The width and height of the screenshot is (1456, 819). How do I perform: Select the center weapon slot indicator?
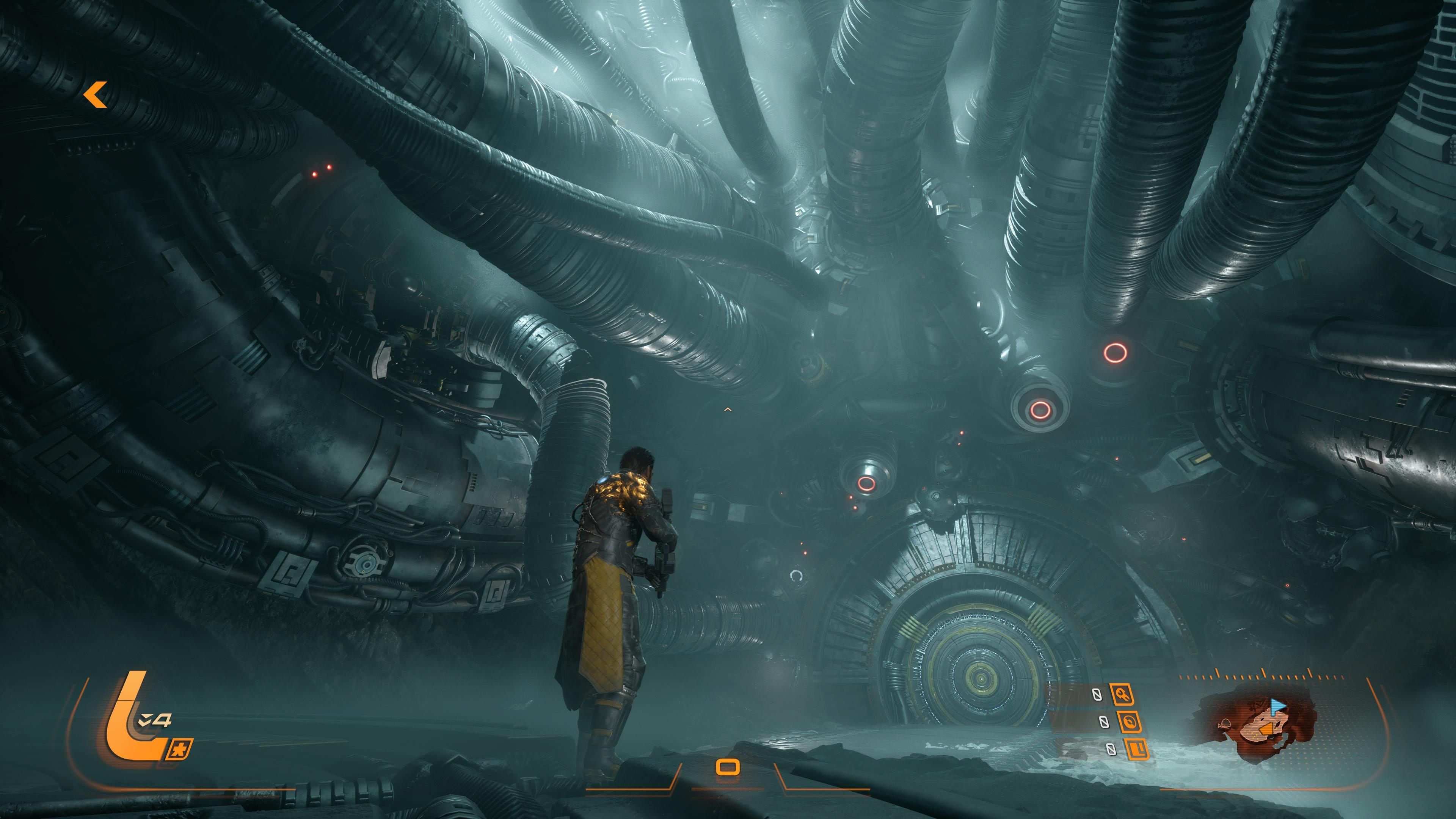(728, 767)
